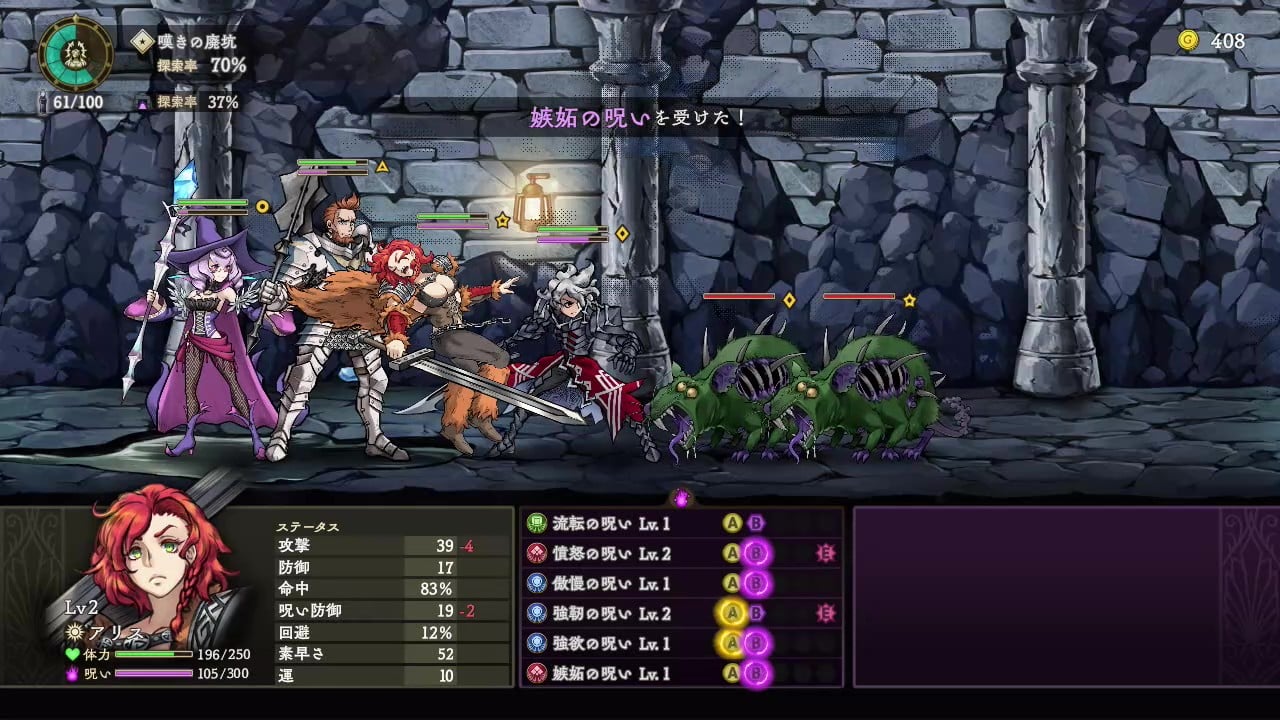The image size is (1280, 720).
Task: Enable the A slot on 流転の呪い
Action: tap(730, 522)
